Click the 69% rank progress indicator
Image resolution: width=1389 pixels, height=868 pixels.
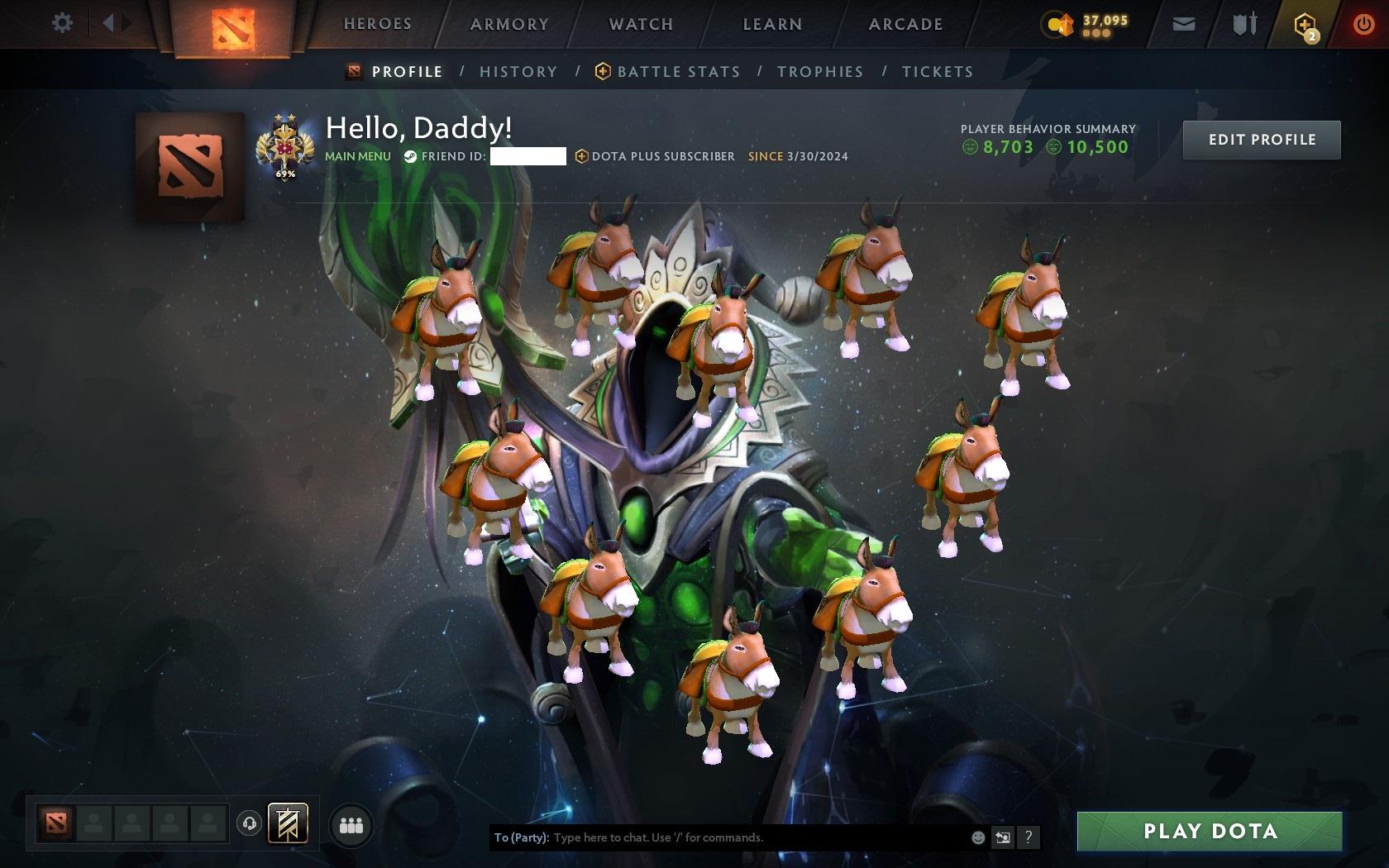(284, 175)
